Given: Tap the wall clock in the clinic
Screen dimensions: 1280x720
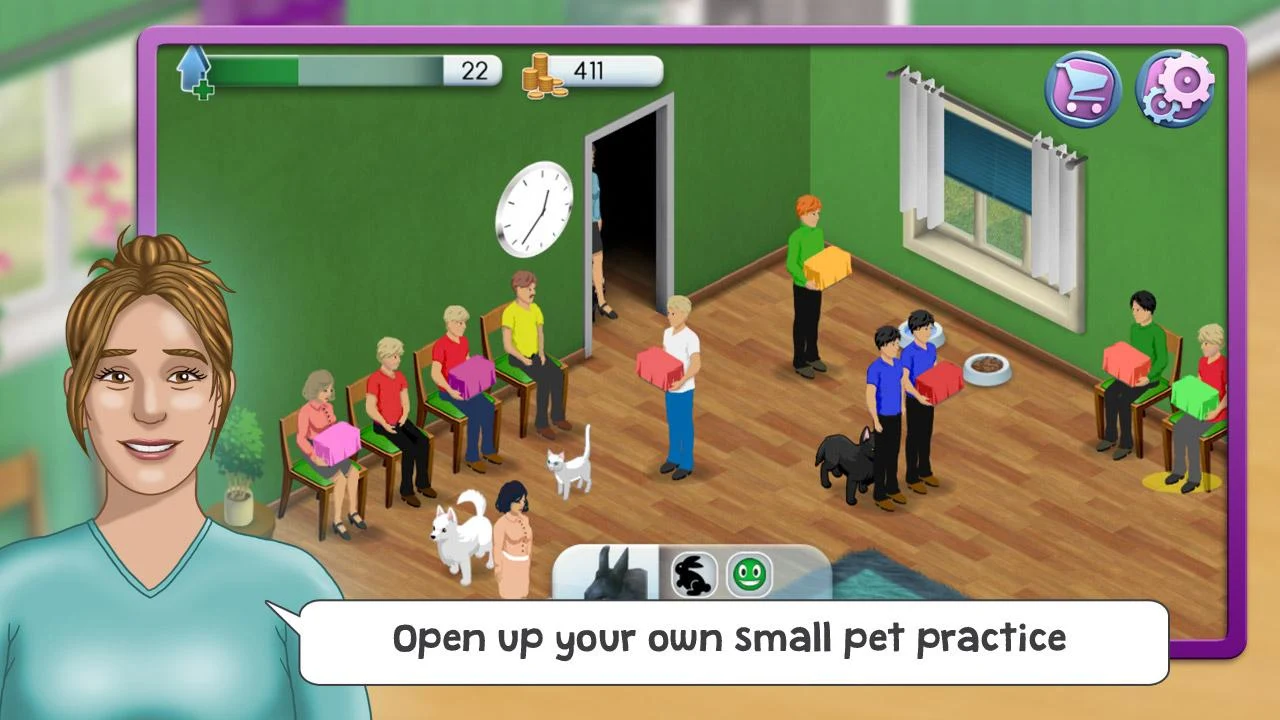Looking at the screenshot, I should click(x=532, y=210).
